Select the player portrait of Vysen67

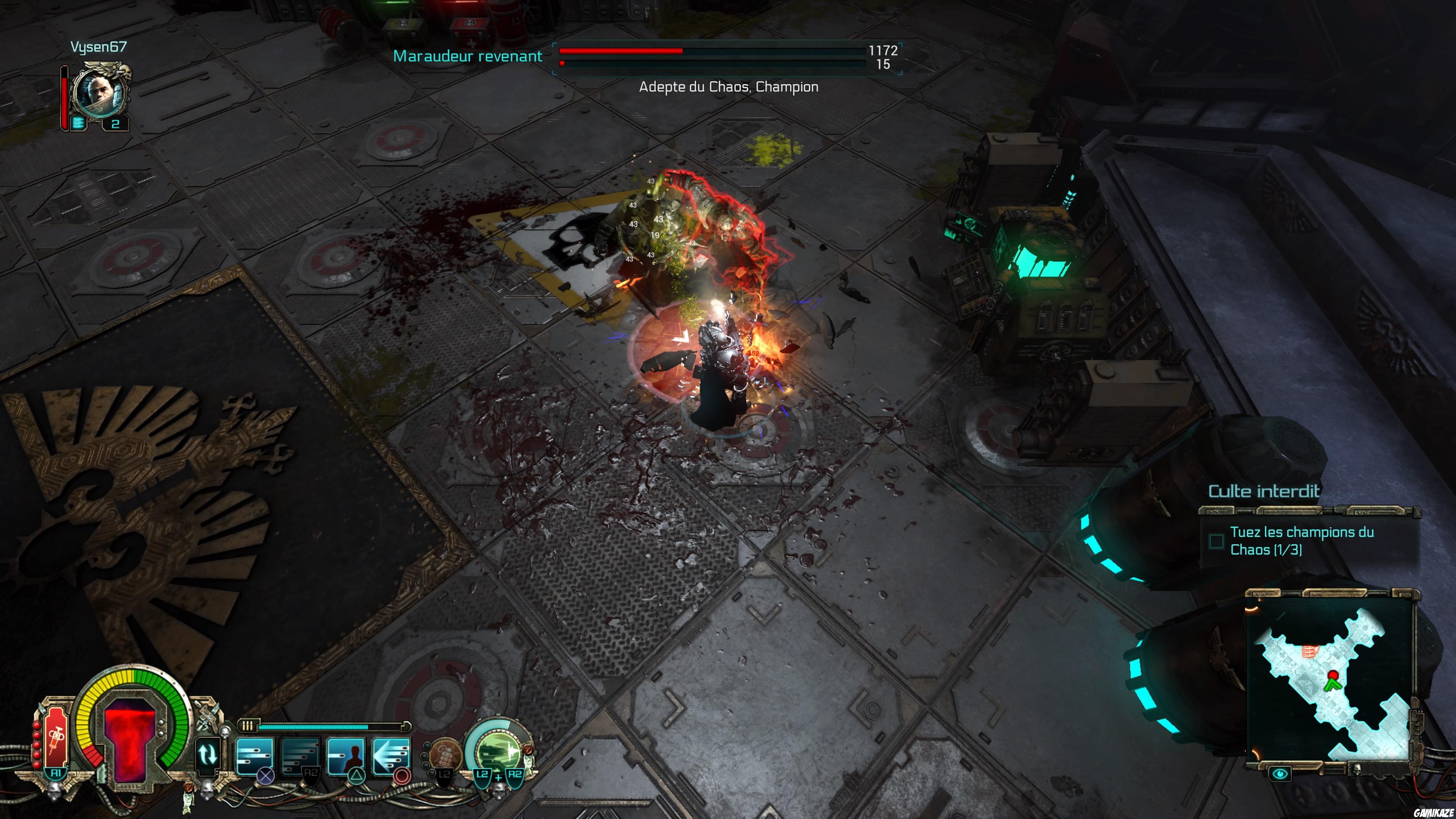(x=99, y=92)
